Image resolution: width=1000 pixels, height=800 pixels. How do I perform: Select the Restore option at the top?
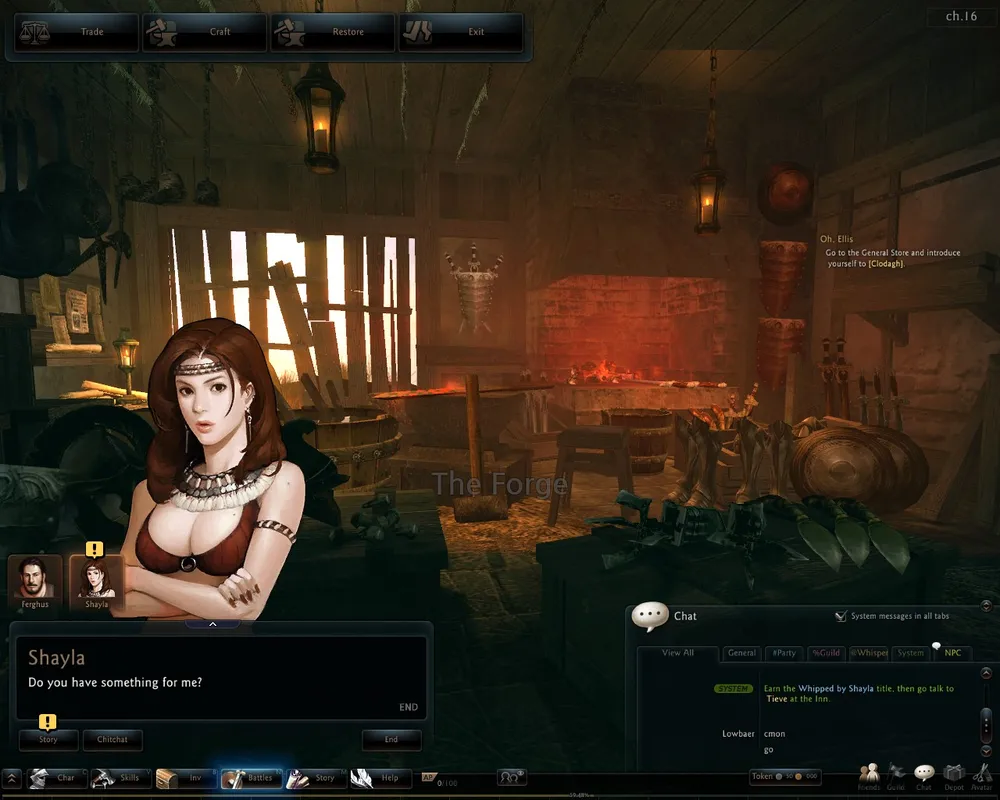click(332, 32)
